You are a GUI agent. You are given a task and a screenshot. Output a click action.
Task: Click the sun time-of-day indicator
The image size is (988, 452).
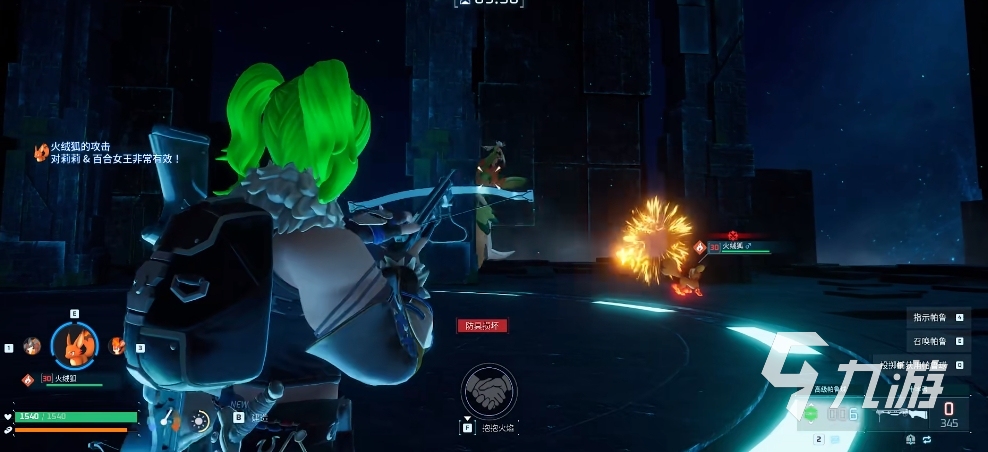[x=199, y=421]
